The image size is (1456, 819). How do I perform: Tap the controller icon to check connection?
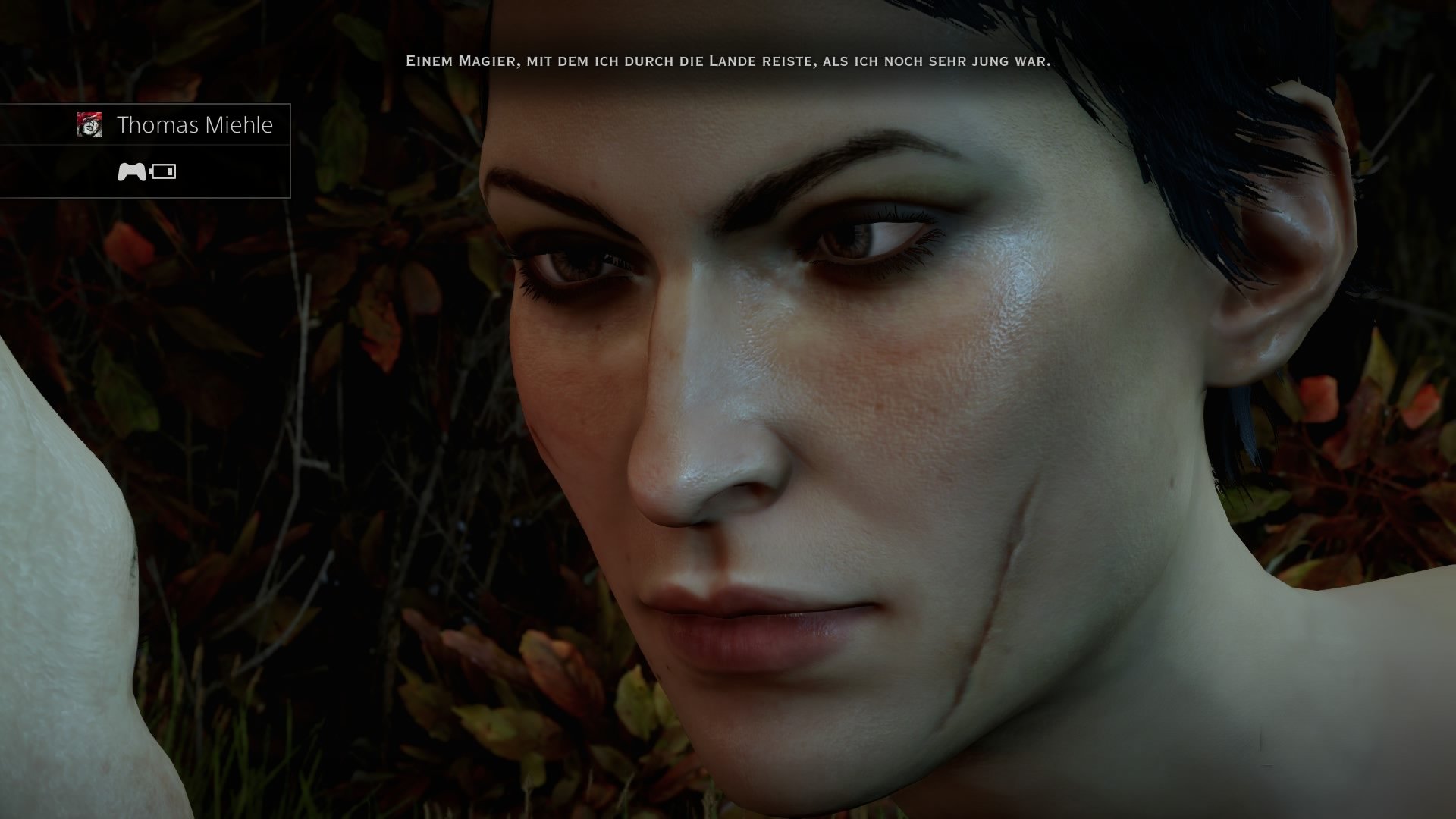pos(130,172)
